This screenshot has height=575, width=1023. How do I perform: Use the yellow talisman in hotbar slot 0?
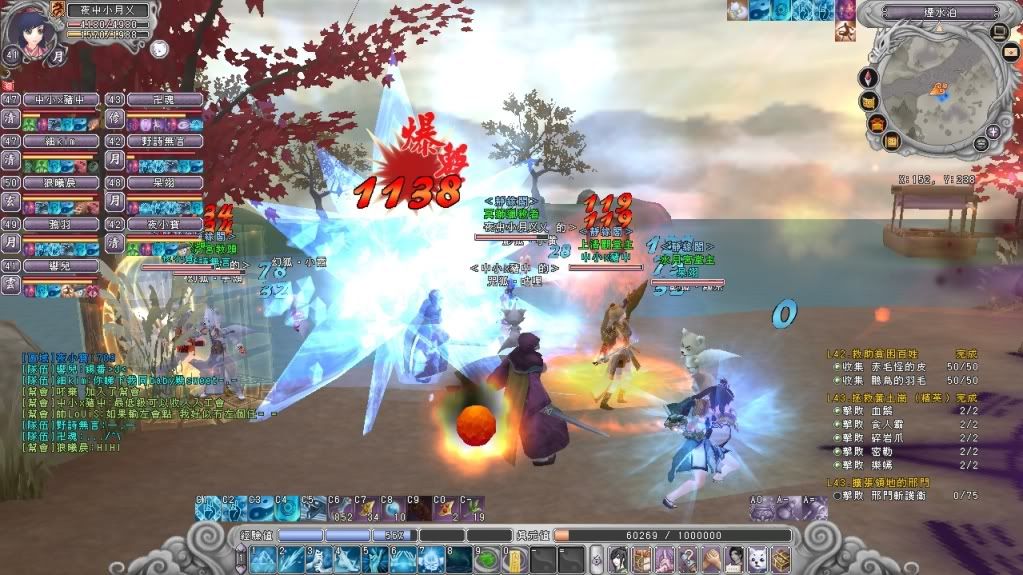coord(513,558)
